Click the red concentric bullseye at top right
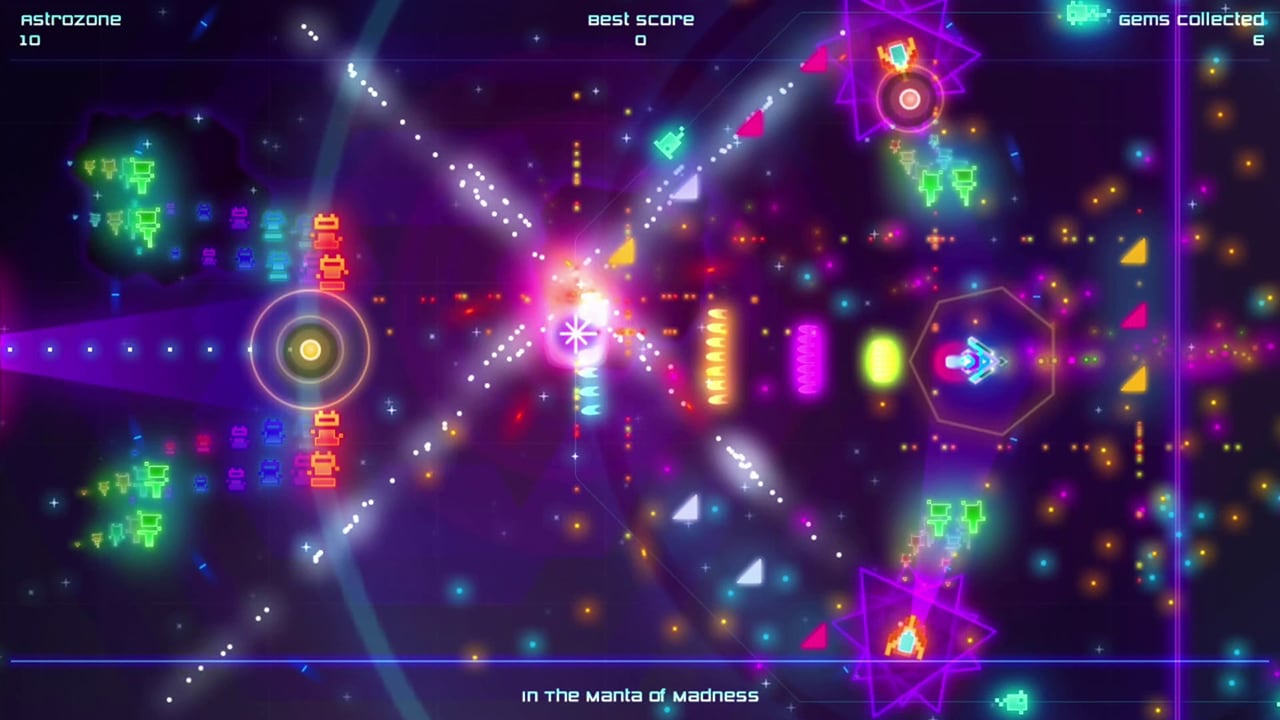This screenshot has height=720, width=1280. (910, 98)
